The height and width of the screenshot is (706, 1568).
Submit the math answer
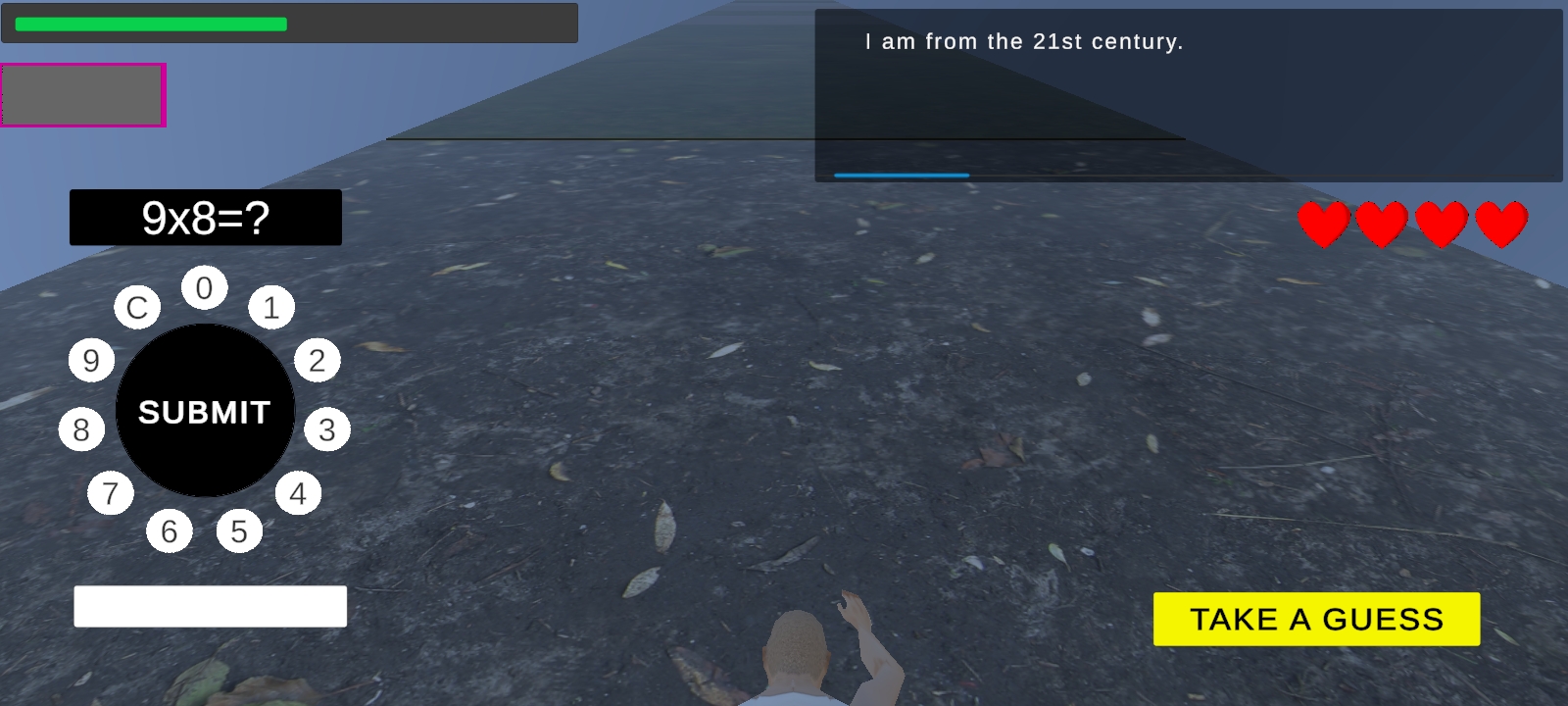tap(205, 411)
